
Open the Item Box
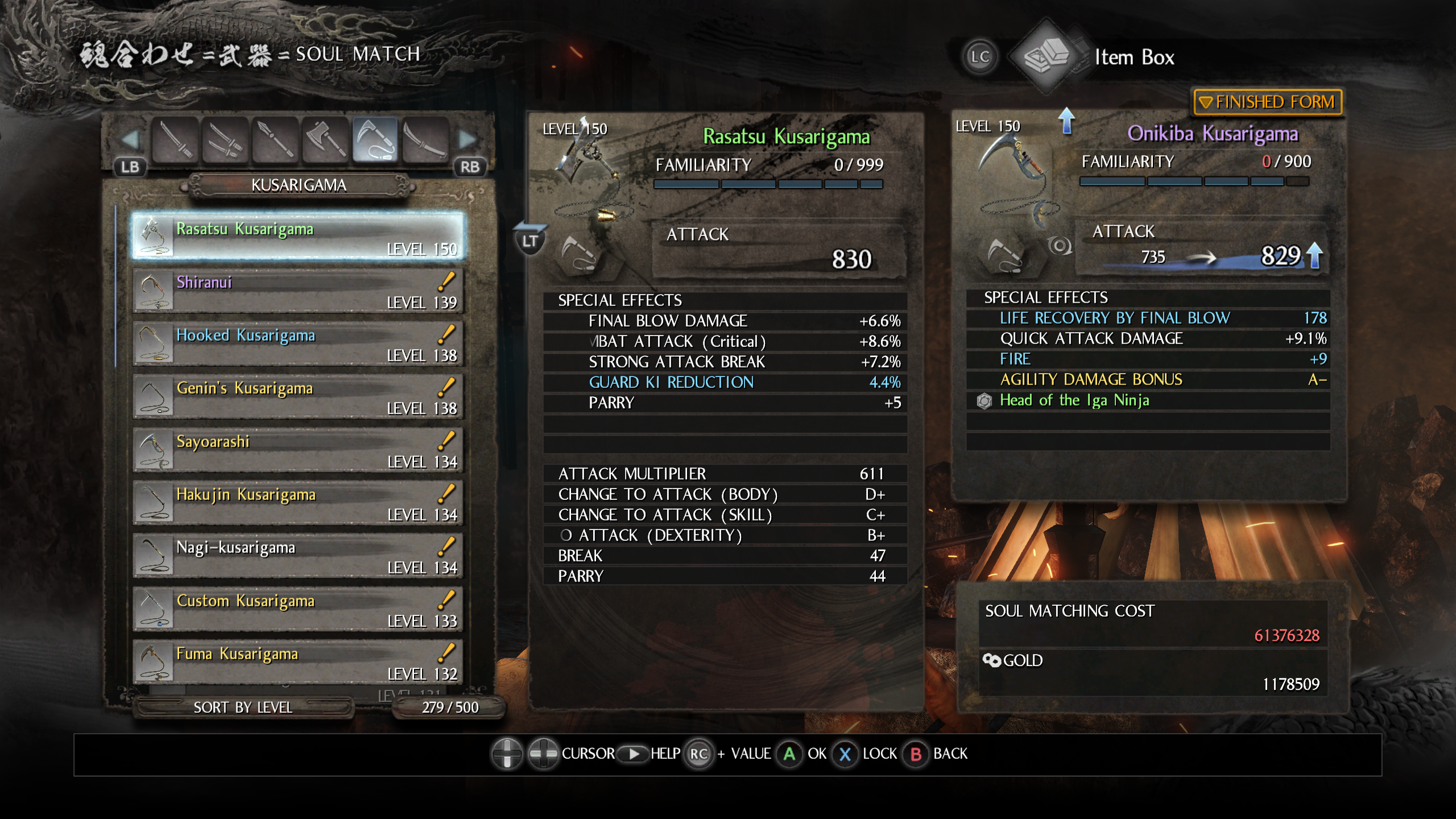pyautogui.click(x=1134, y=57)
